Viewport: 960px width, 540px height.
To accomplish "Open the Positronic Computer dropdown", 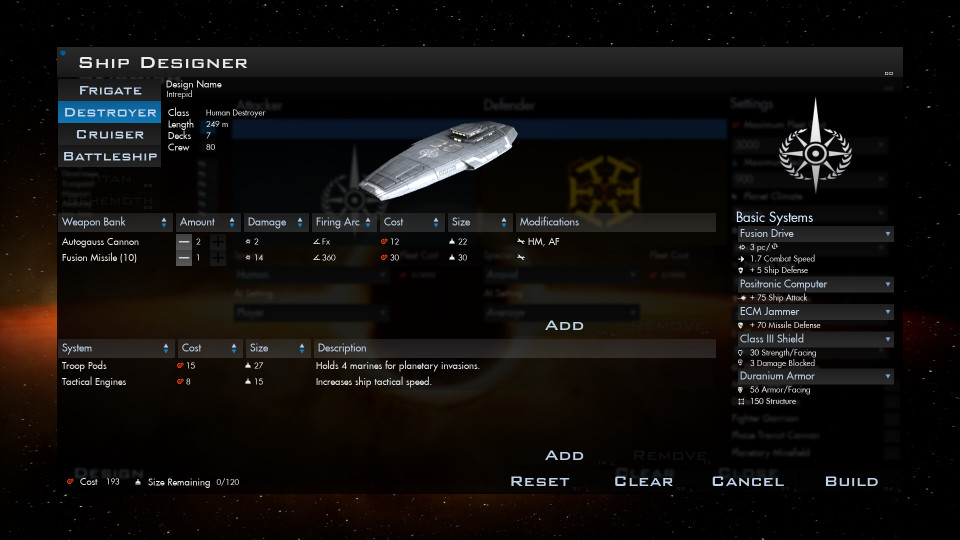I will click(814, 284).
